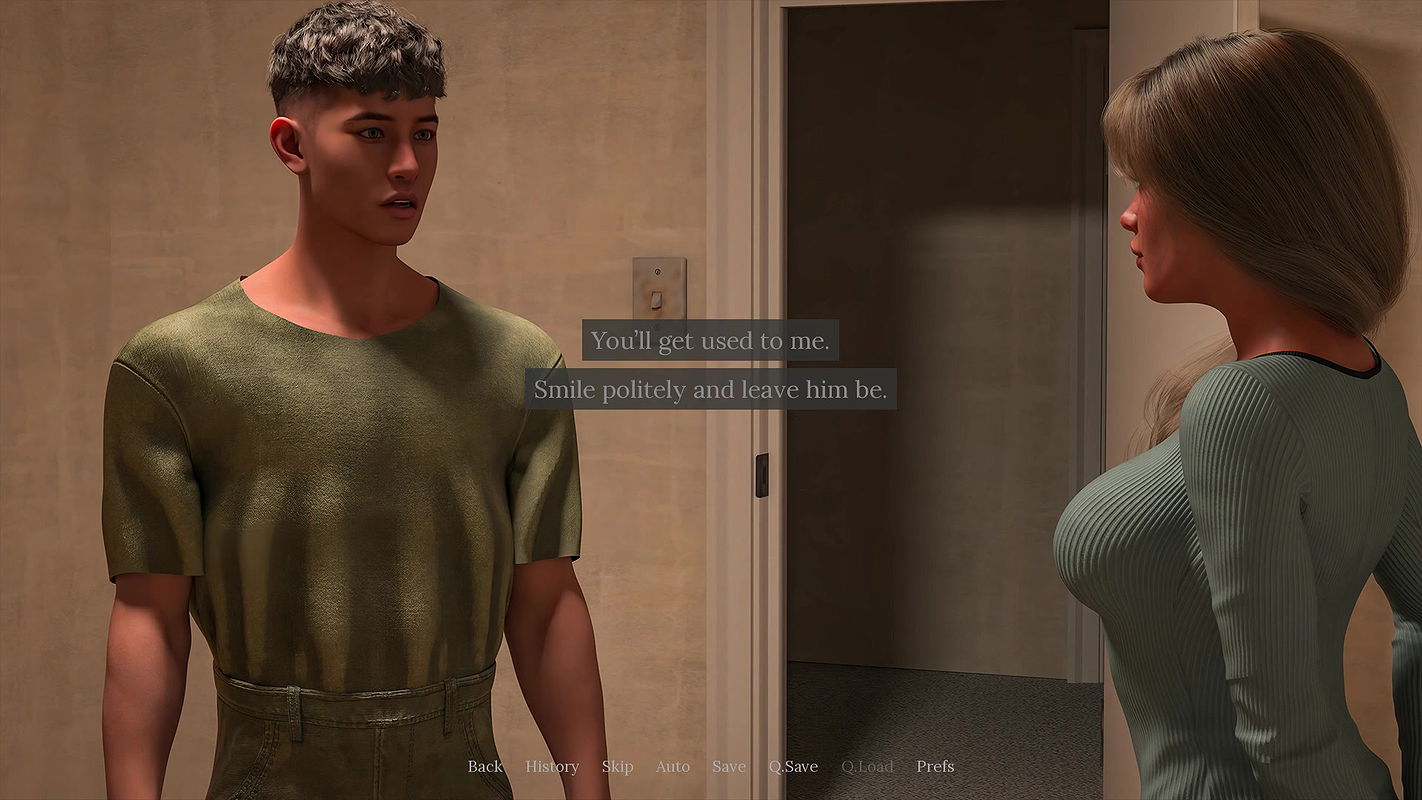Open Prefs to adjust game settings
This screenshot has width=1422, height=800.
(x=935, y=766)
